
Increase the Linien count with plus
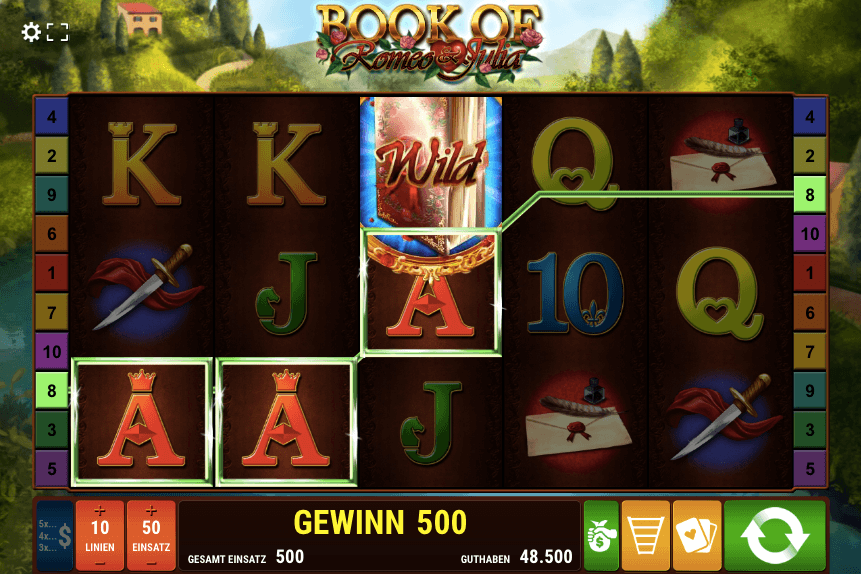pyautogui.click(x=100, y=511)
